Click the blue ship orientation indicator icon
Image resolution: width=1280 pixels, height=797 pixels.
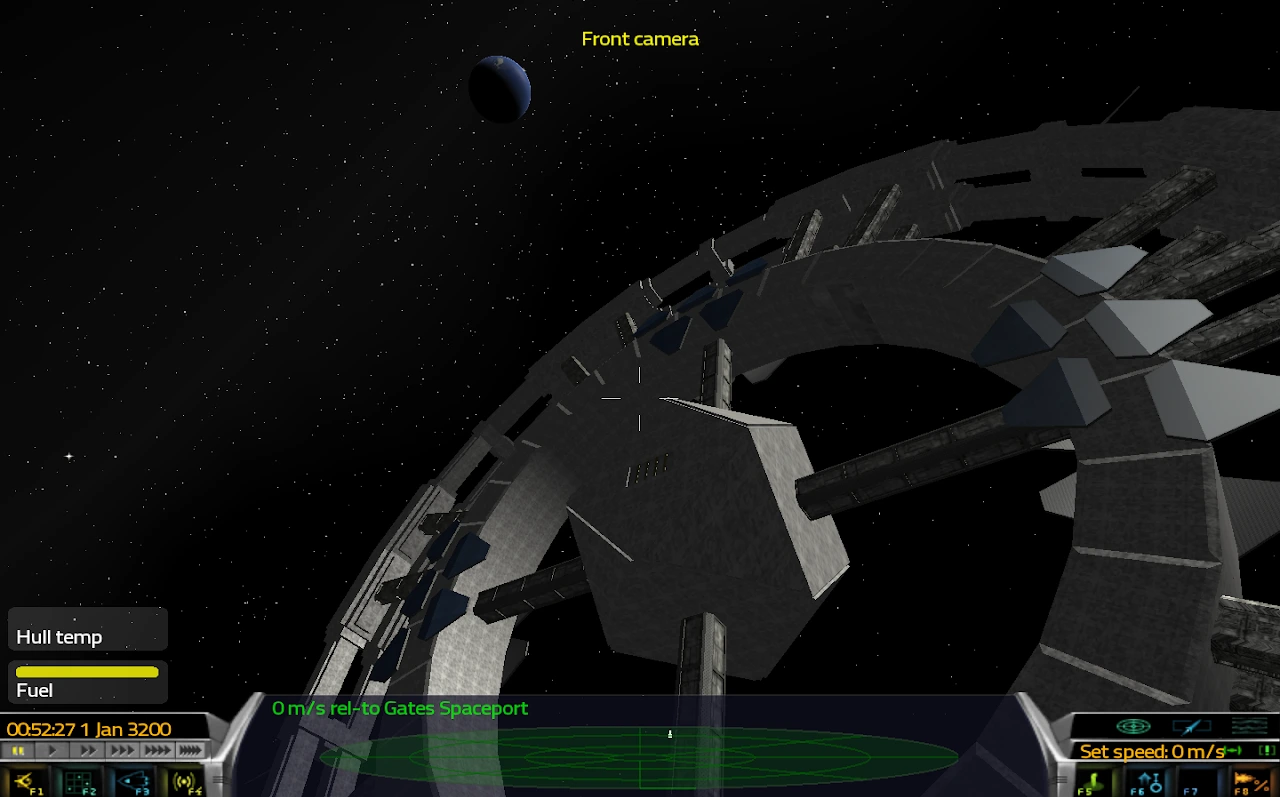coord(1191,725)
